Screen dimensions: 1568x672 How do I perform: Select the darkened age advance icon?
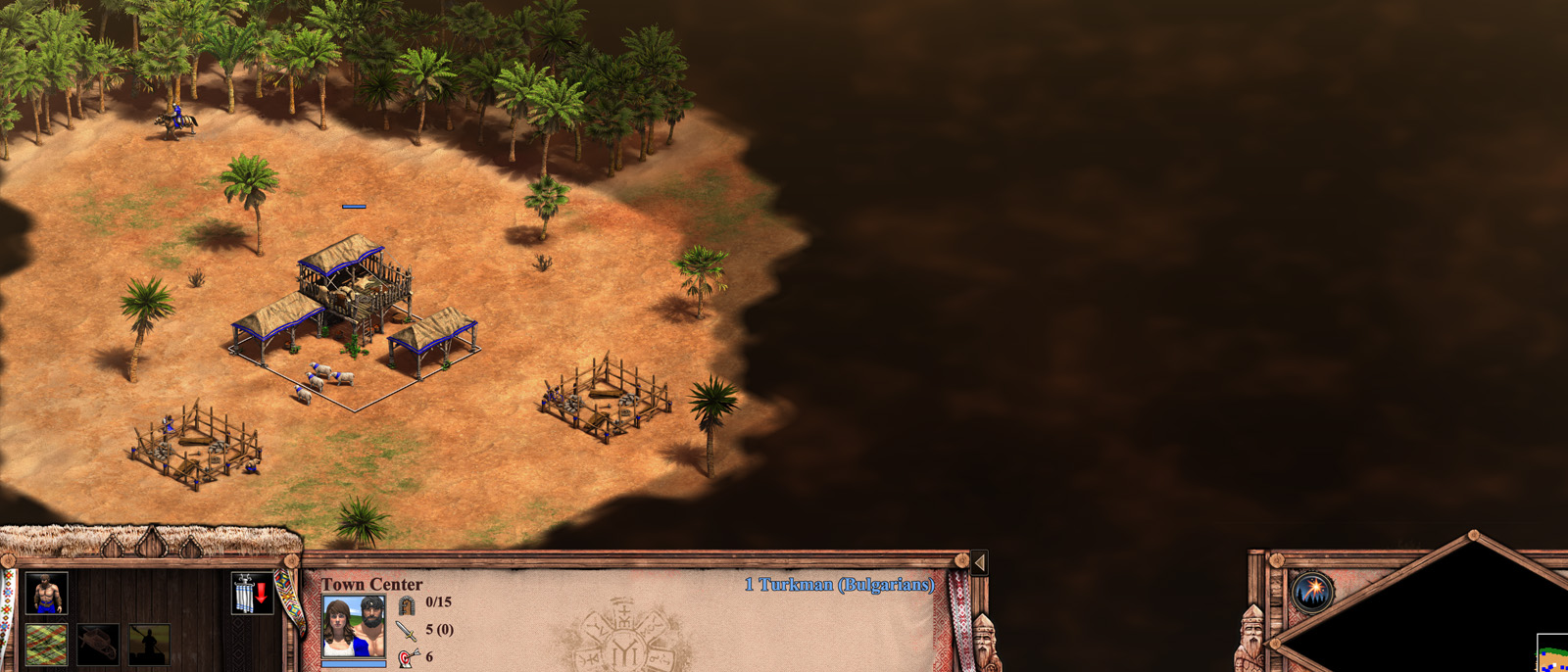[149, 645]
